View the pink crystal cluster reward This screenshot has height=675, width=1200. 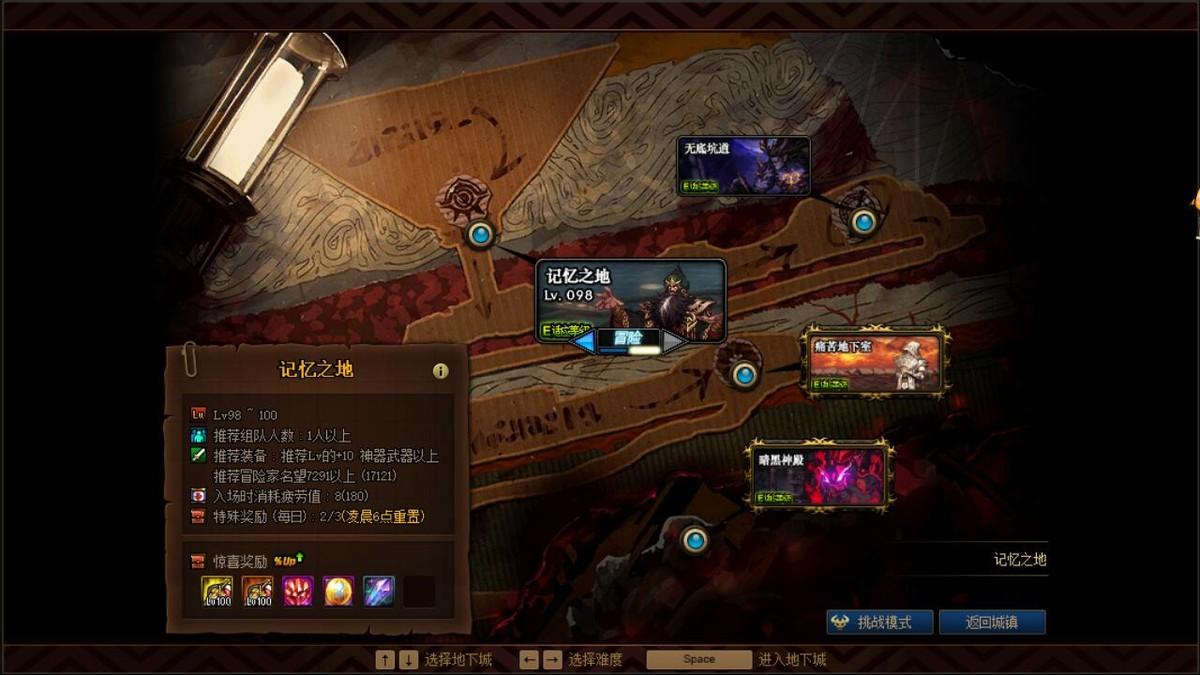[x=298, y=591]
